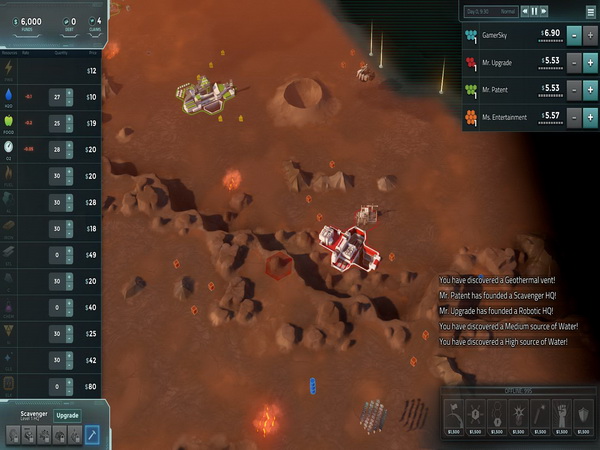Upgrade the Scavenger headquarters
Screen dimensions: 600x450
[x=67, y=414]
